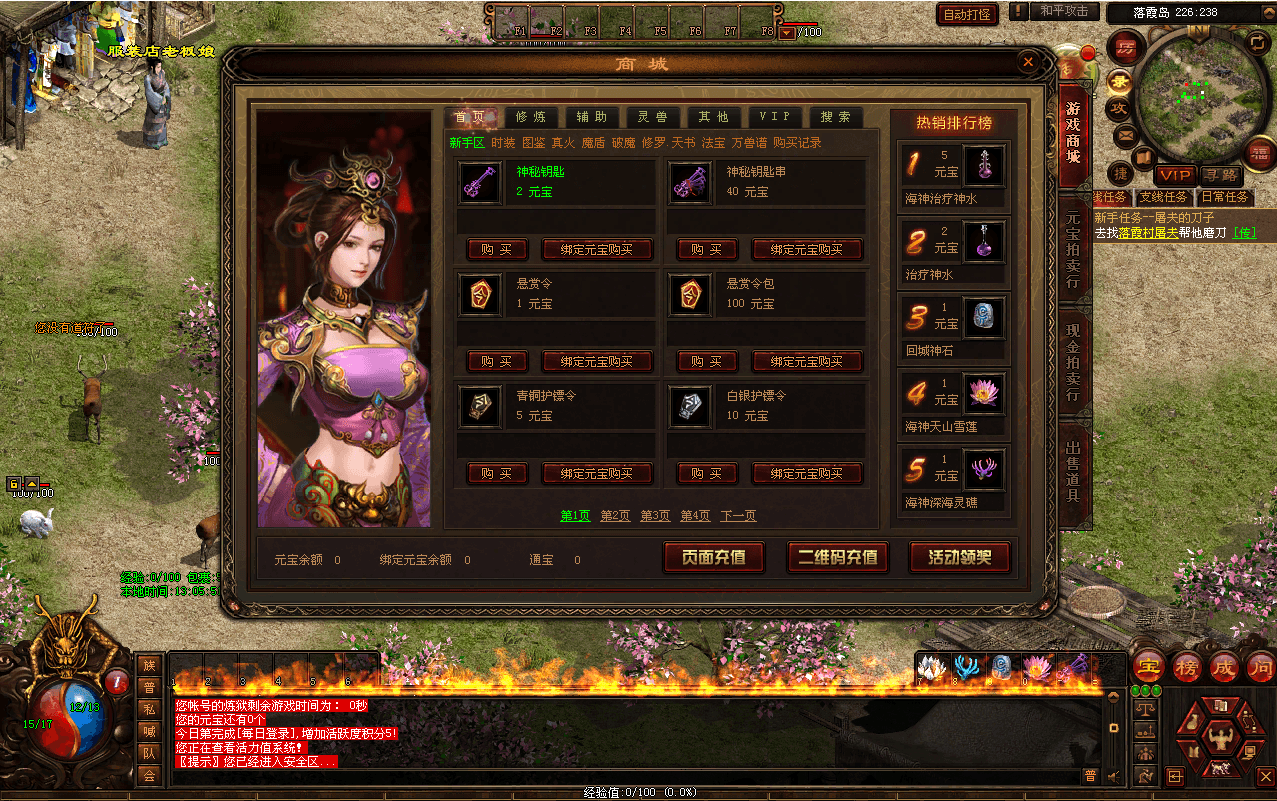Buy the 神秘钥匙 with 购买 button
1277x801 pixels.
click(x=497, y=249)
